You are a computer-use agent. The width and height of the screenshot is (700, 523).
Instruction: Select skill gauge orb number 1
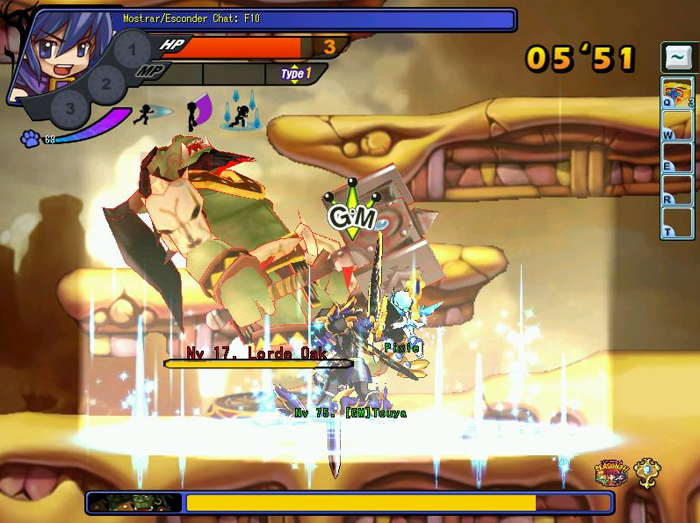[x=131, y=50]
